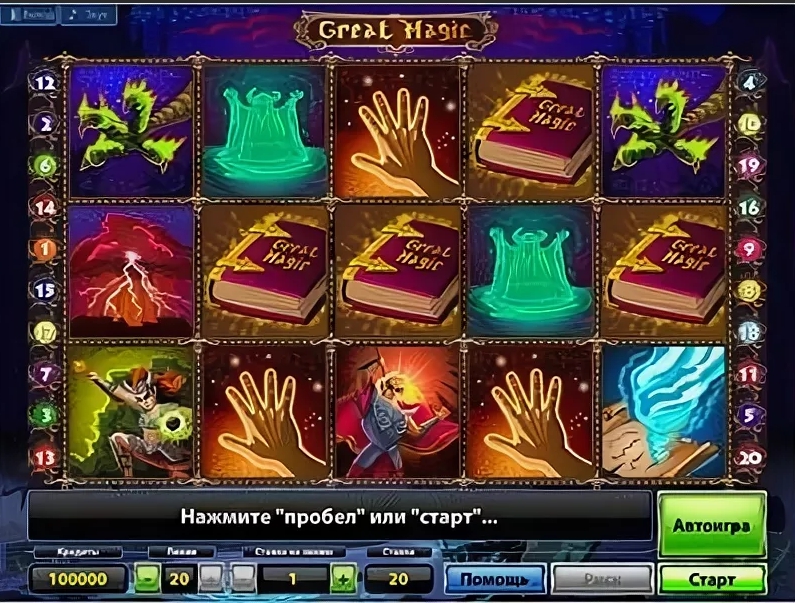The image size is (795, 603).
Task: Click the grey minus button beside line bet
Action: (244, 579)
